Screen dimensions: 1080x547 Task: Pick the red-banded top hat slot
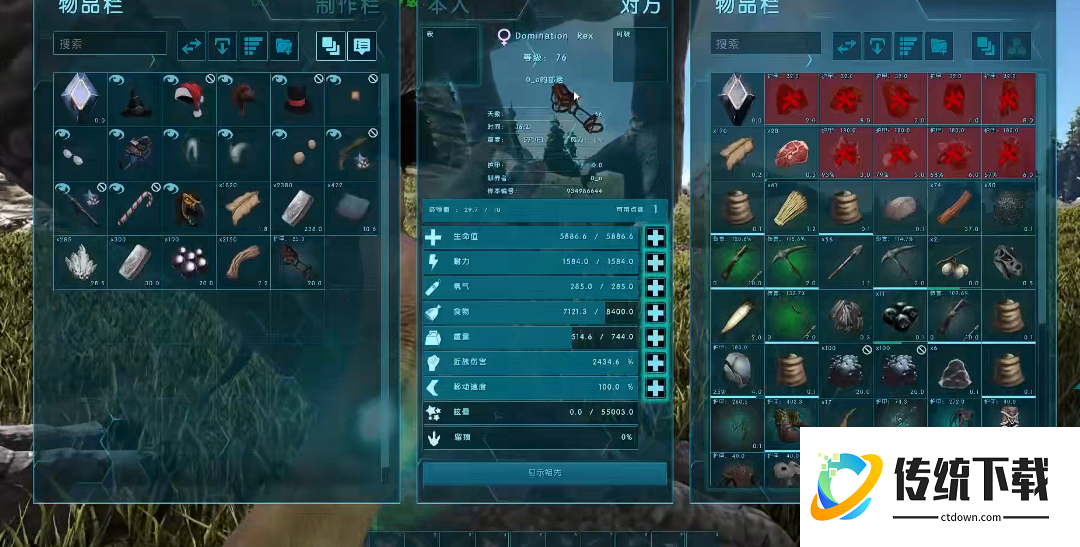pos(296,99)
